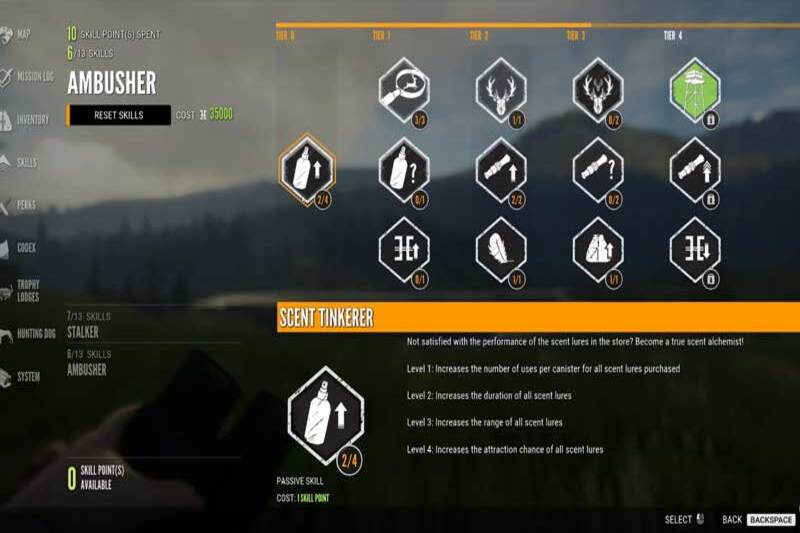Select the backpack skill icon
800x533 pixels.
pyautogui.click(x=598, y=250)
